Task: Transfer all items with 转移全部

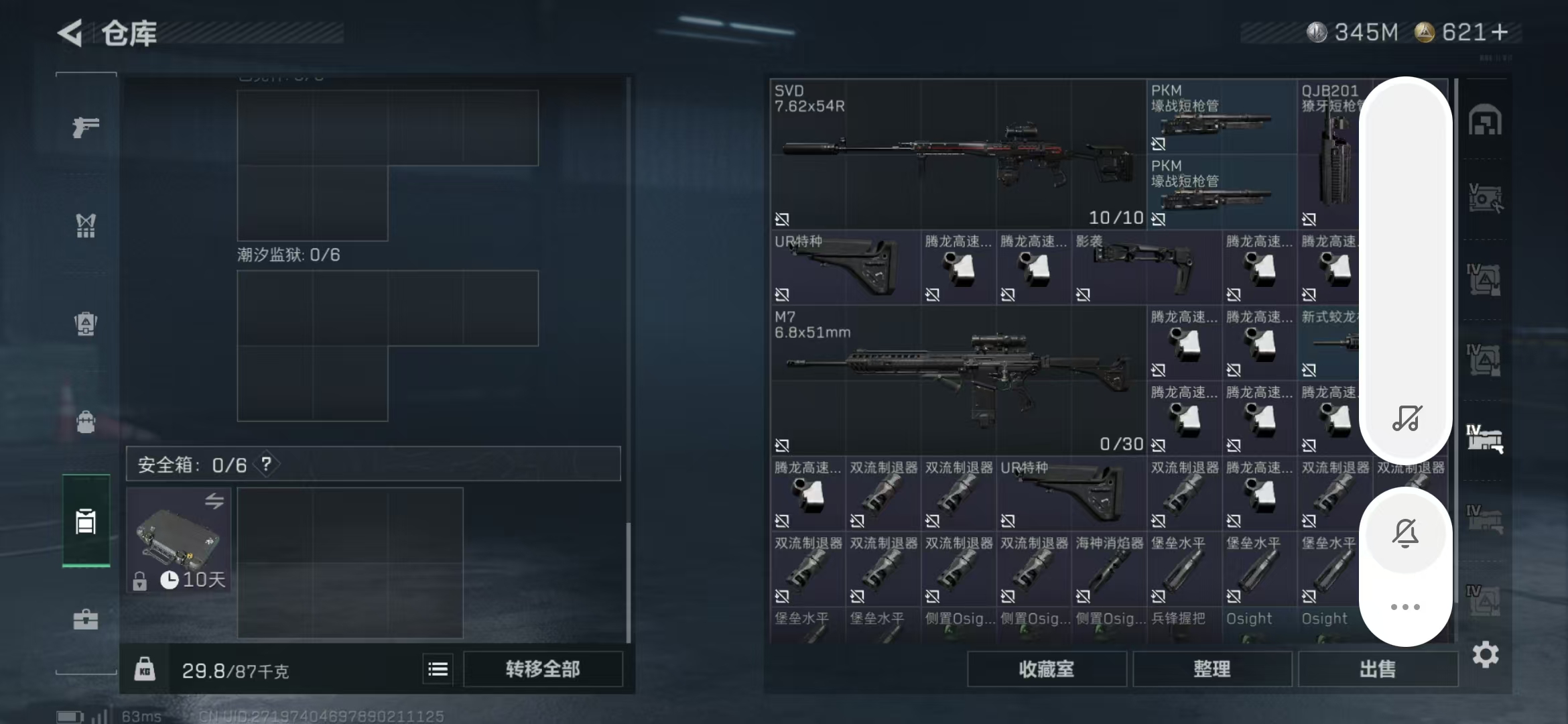Action: [x=542, y=669]
